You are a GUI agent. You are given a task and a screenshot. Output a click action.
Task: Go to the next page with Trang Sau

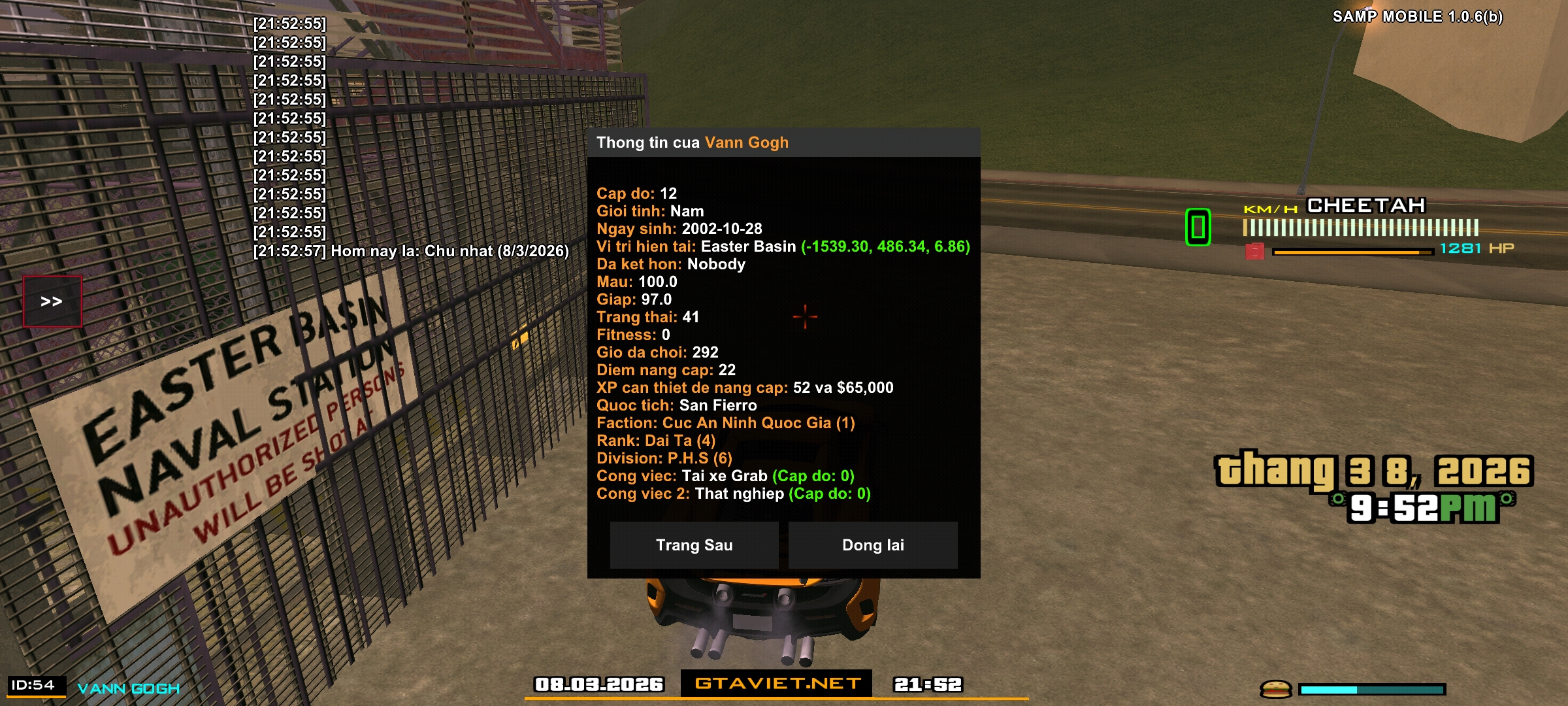[694, 545]
